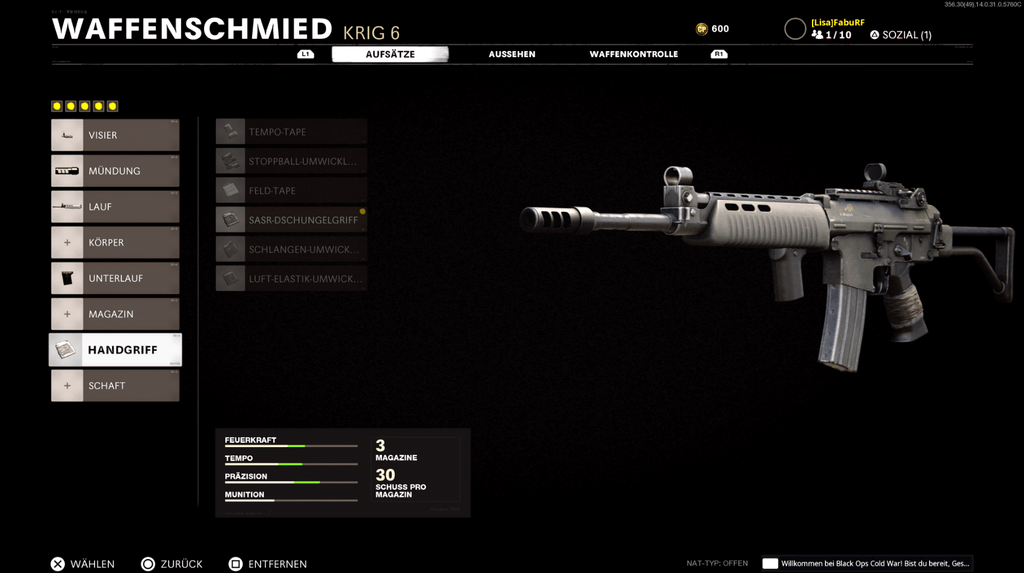Open the Lauf attachment category
The height and width of the screenshot is (573, 1024).
115,207
